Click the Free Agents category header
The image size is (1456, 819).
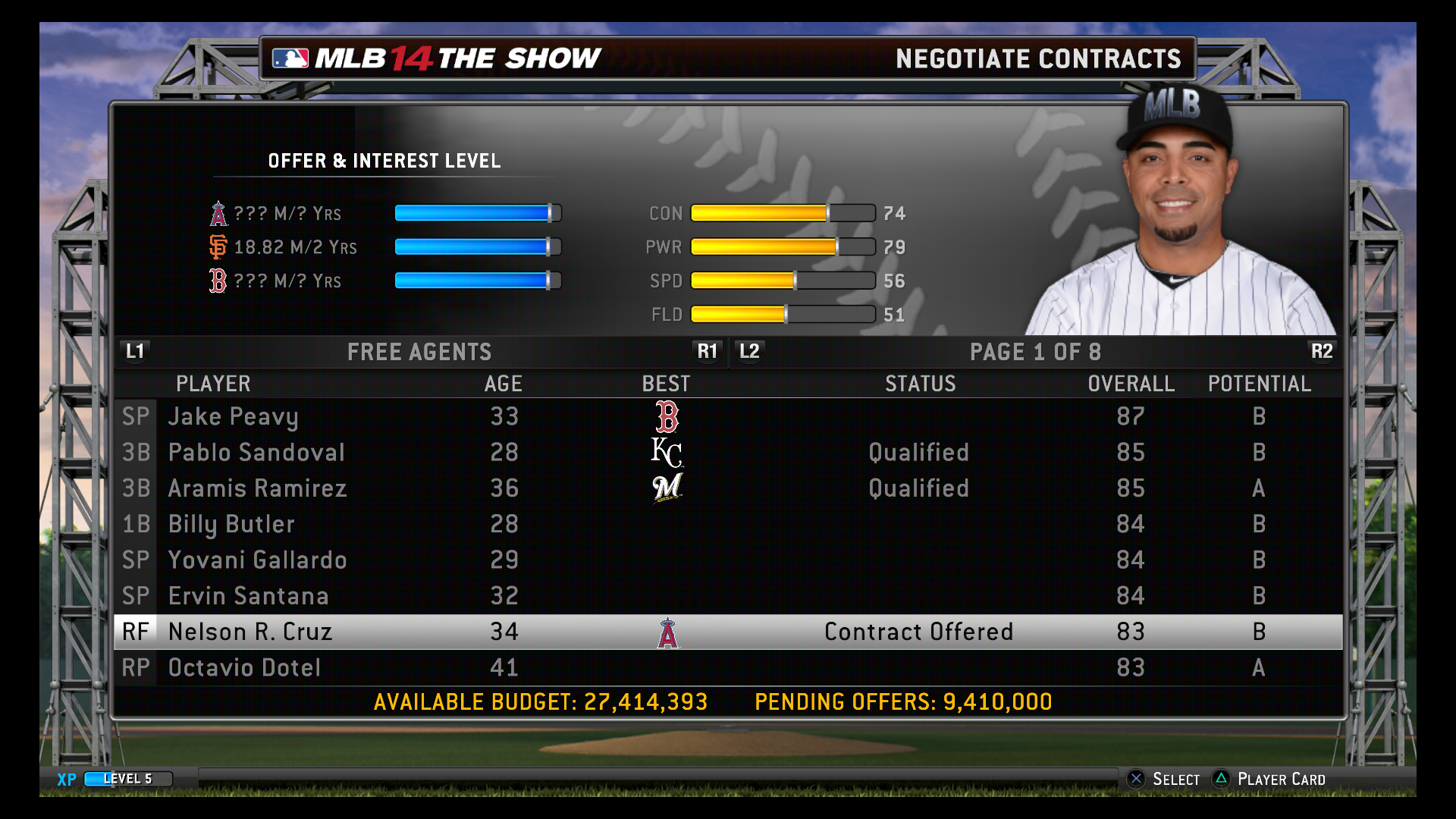coord(419,352)
